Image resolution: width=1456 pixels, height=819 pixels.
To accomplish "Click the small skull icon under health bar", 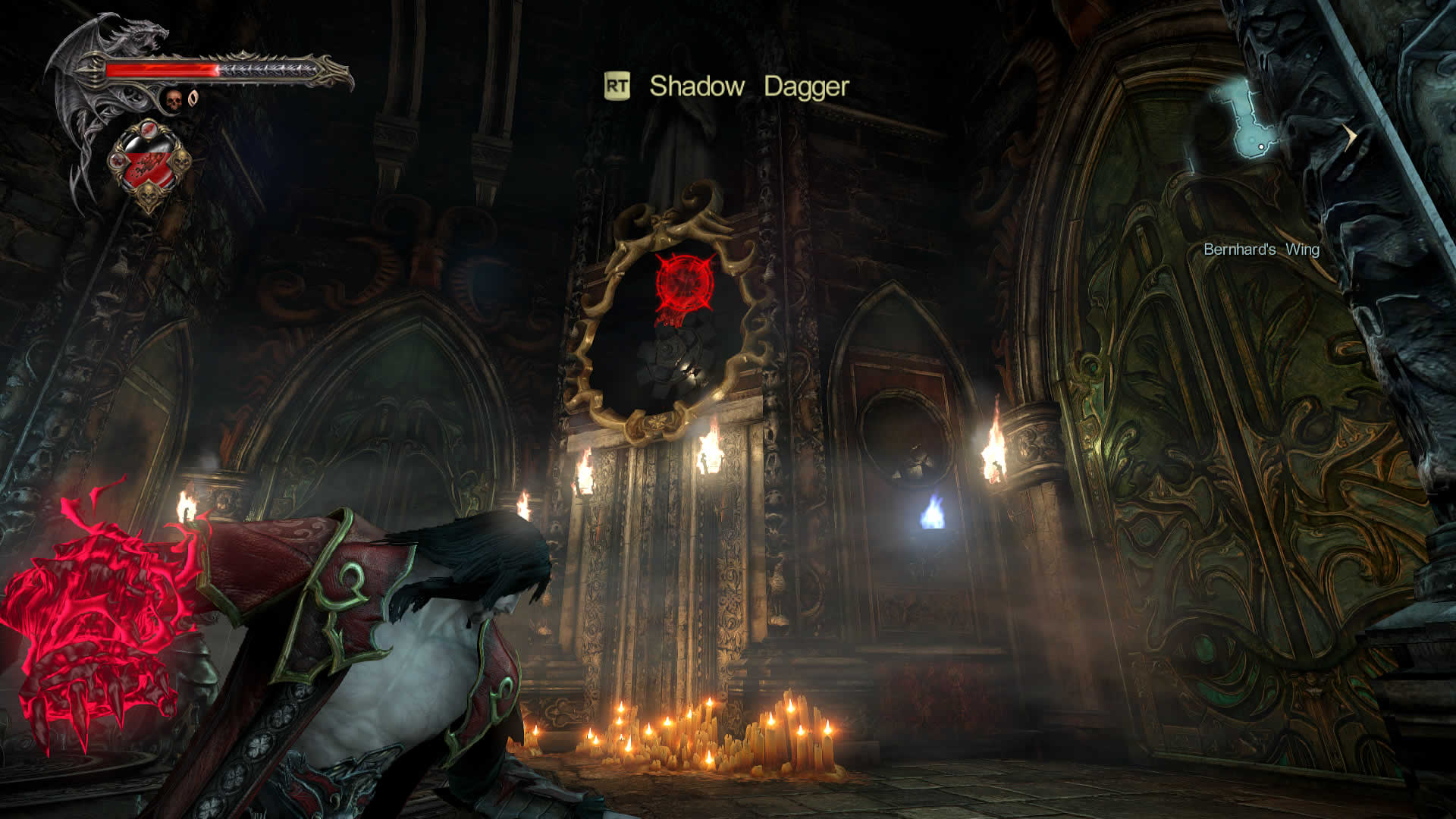I will tap(174, 99).
